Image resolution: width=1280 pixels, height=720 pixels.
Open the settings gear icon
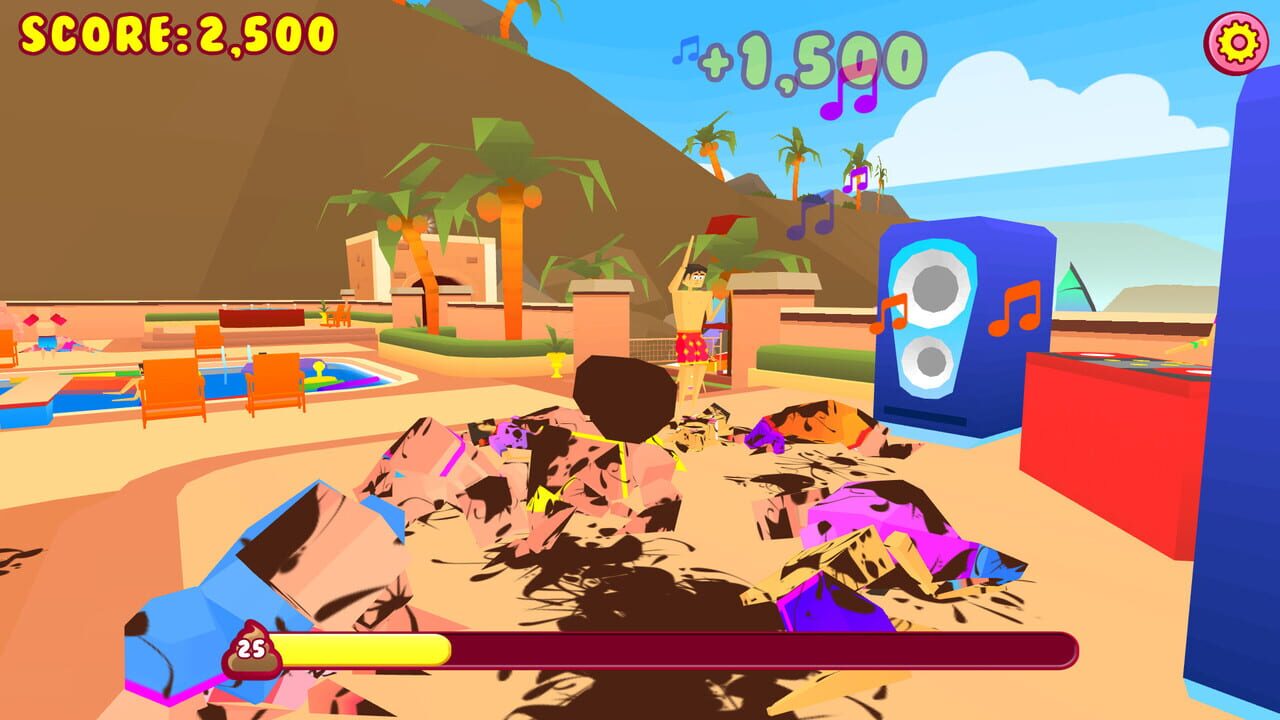(1238, 42)
